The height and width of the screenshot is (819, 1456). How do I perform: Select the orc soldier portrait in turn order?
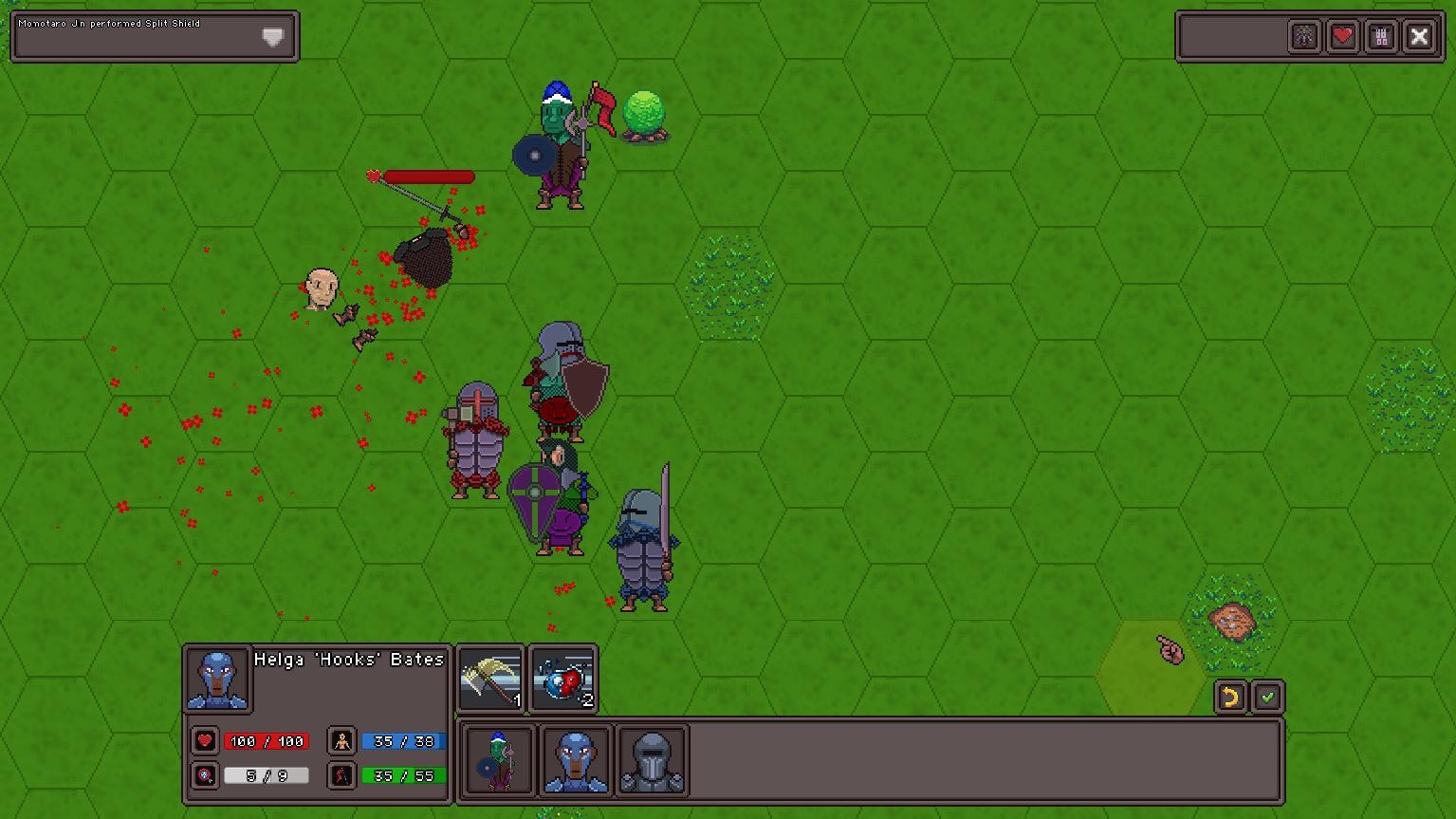coord(497,761)
